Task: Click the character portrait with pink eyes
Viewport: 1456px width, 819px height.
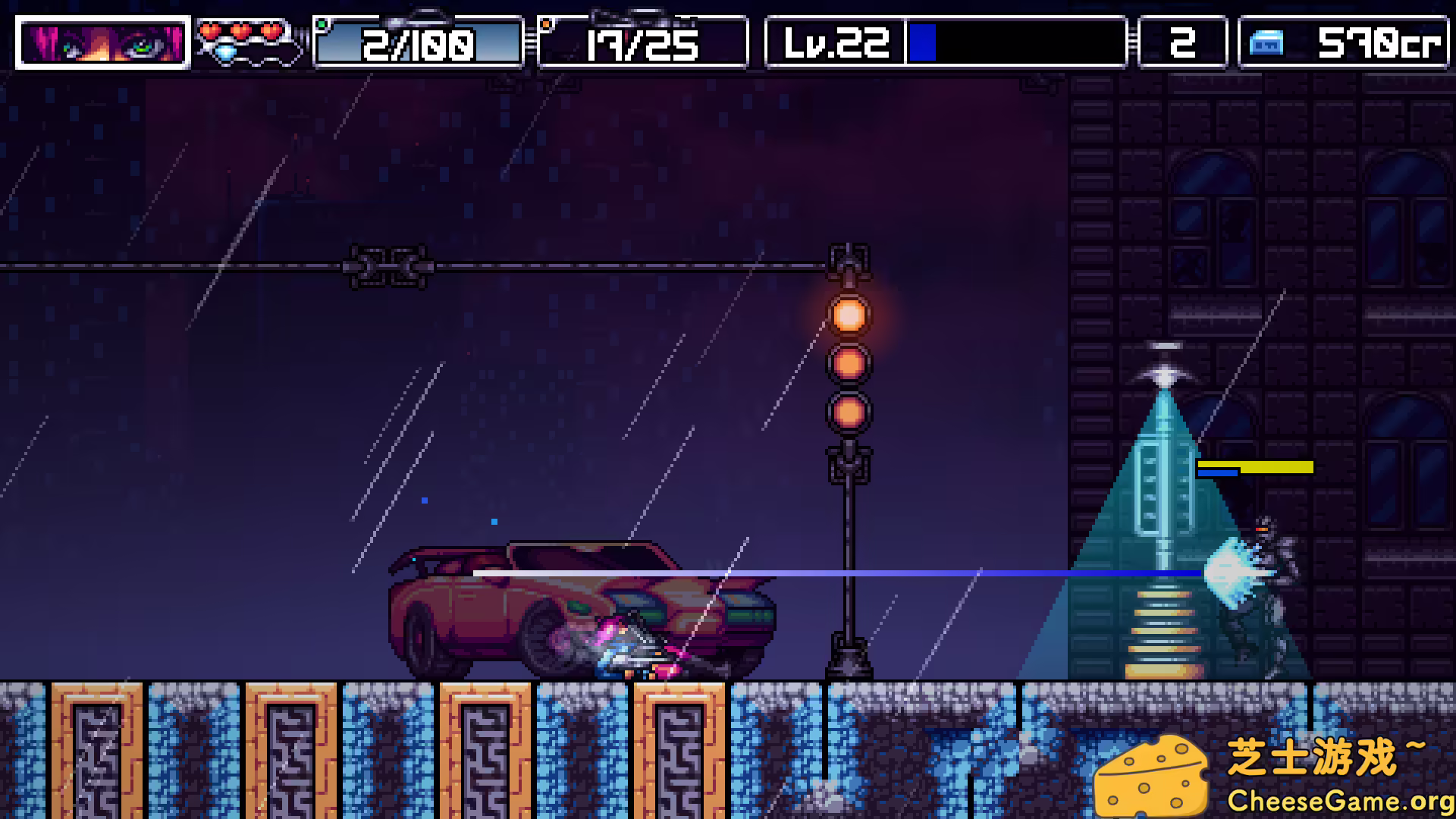Action: 102,42
